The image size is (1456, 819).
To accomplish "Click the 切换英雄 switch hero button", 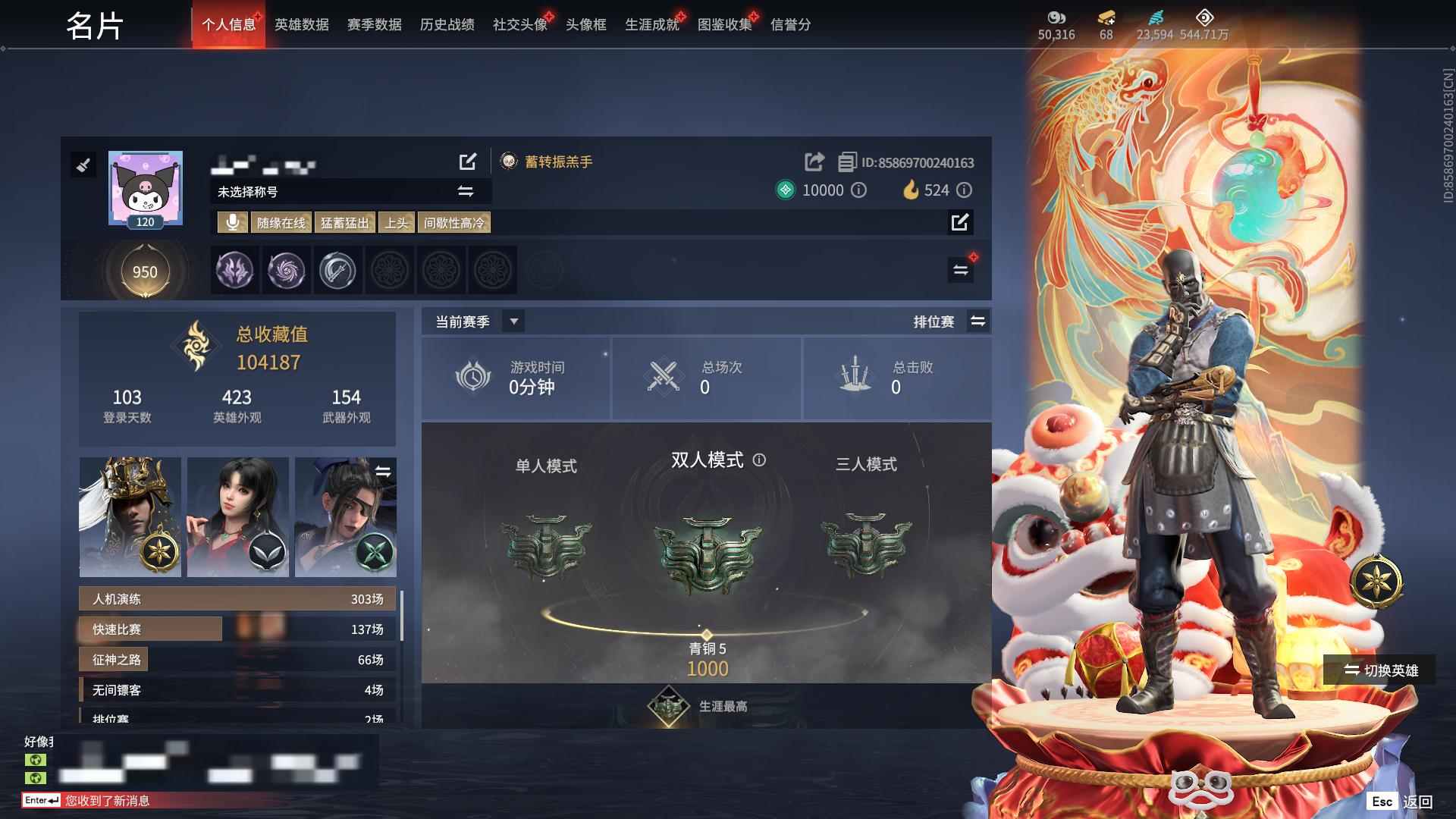I will [1381, 671].
